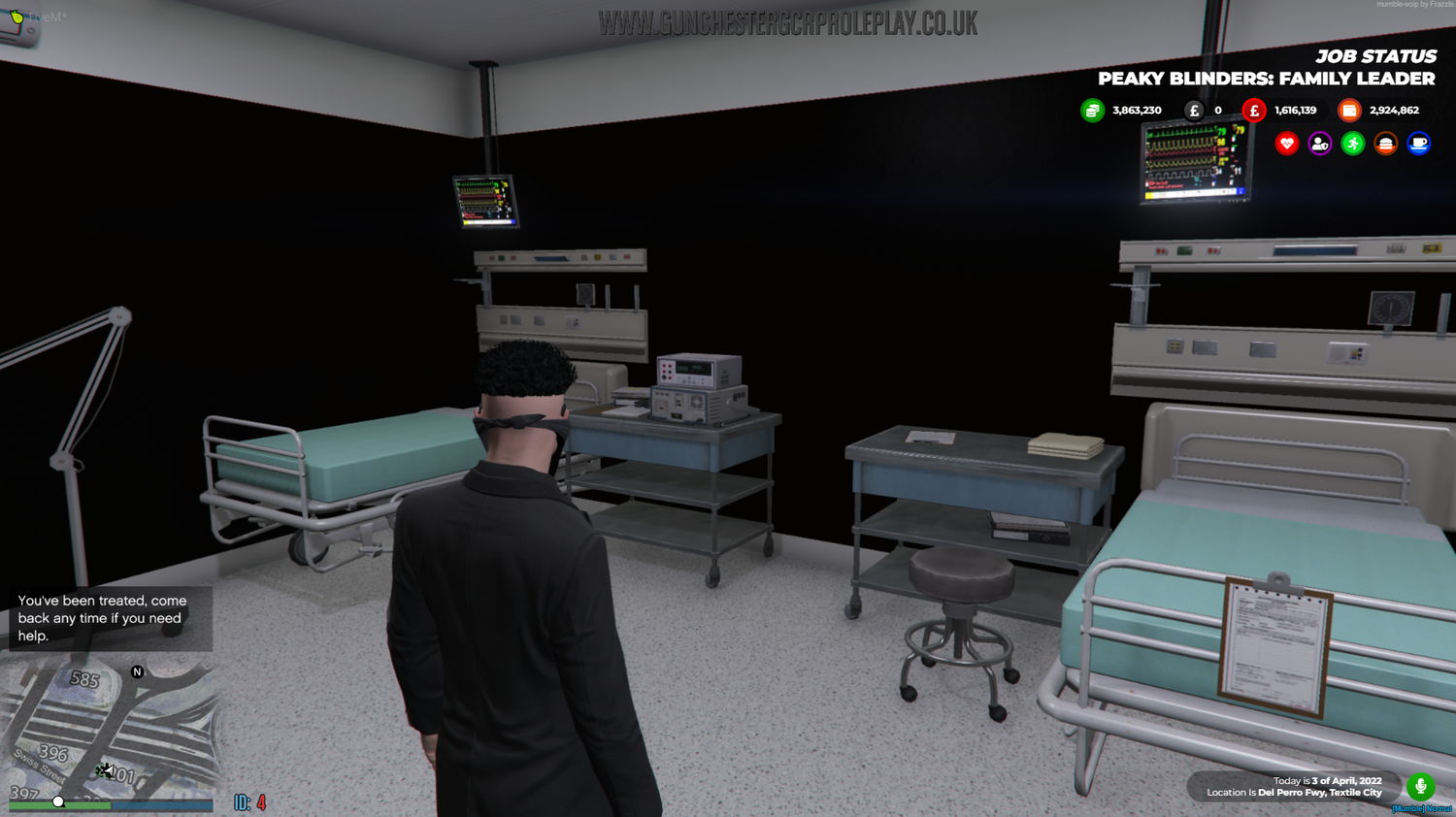Select the PEAKY BLINDERS: FAMILY LEADER label
Viewport: 1456px width, 817px height.
point(1265,79)
